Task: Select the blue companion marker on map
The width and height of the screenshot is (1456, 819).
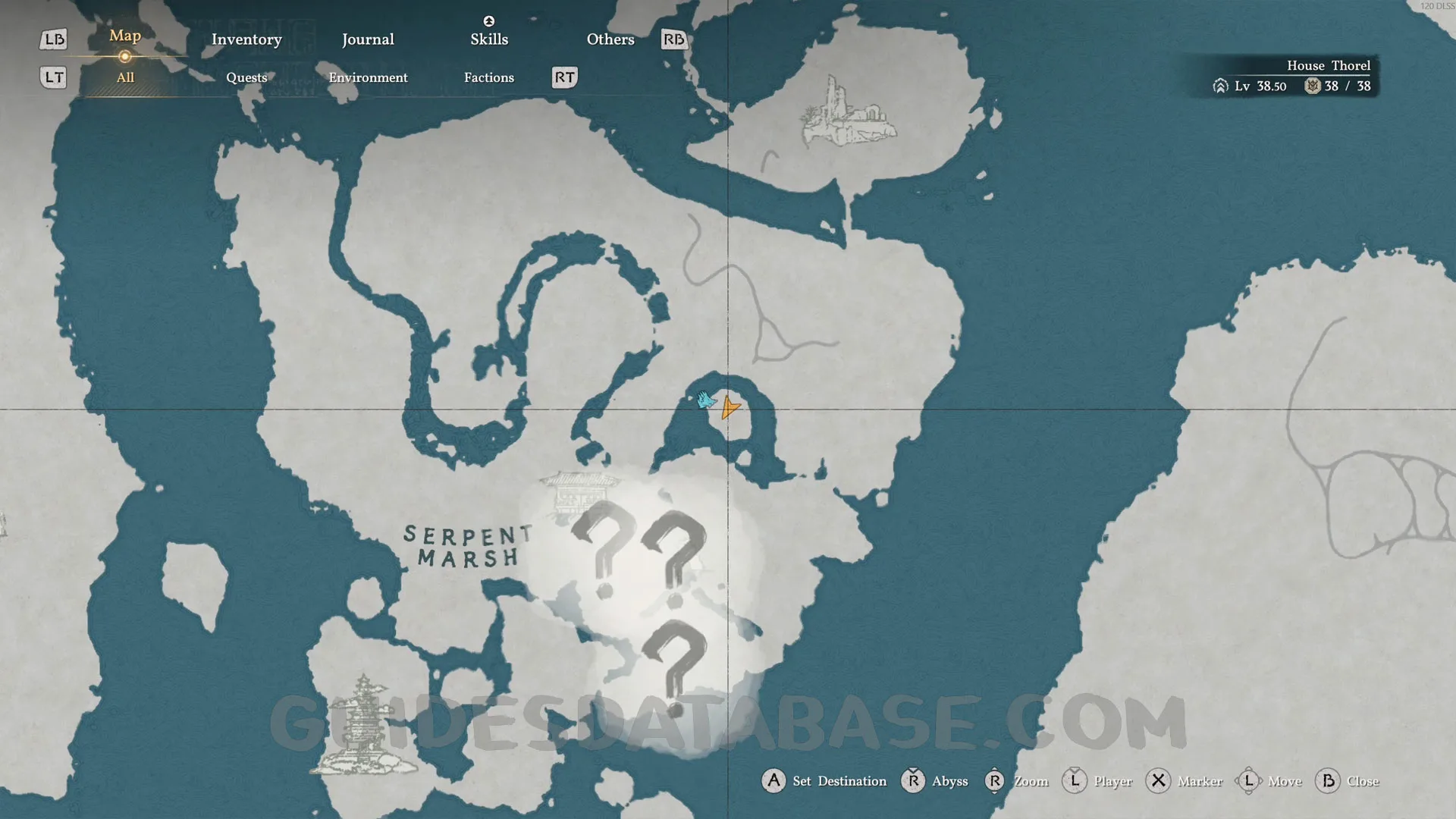Action: pos(706,400)
